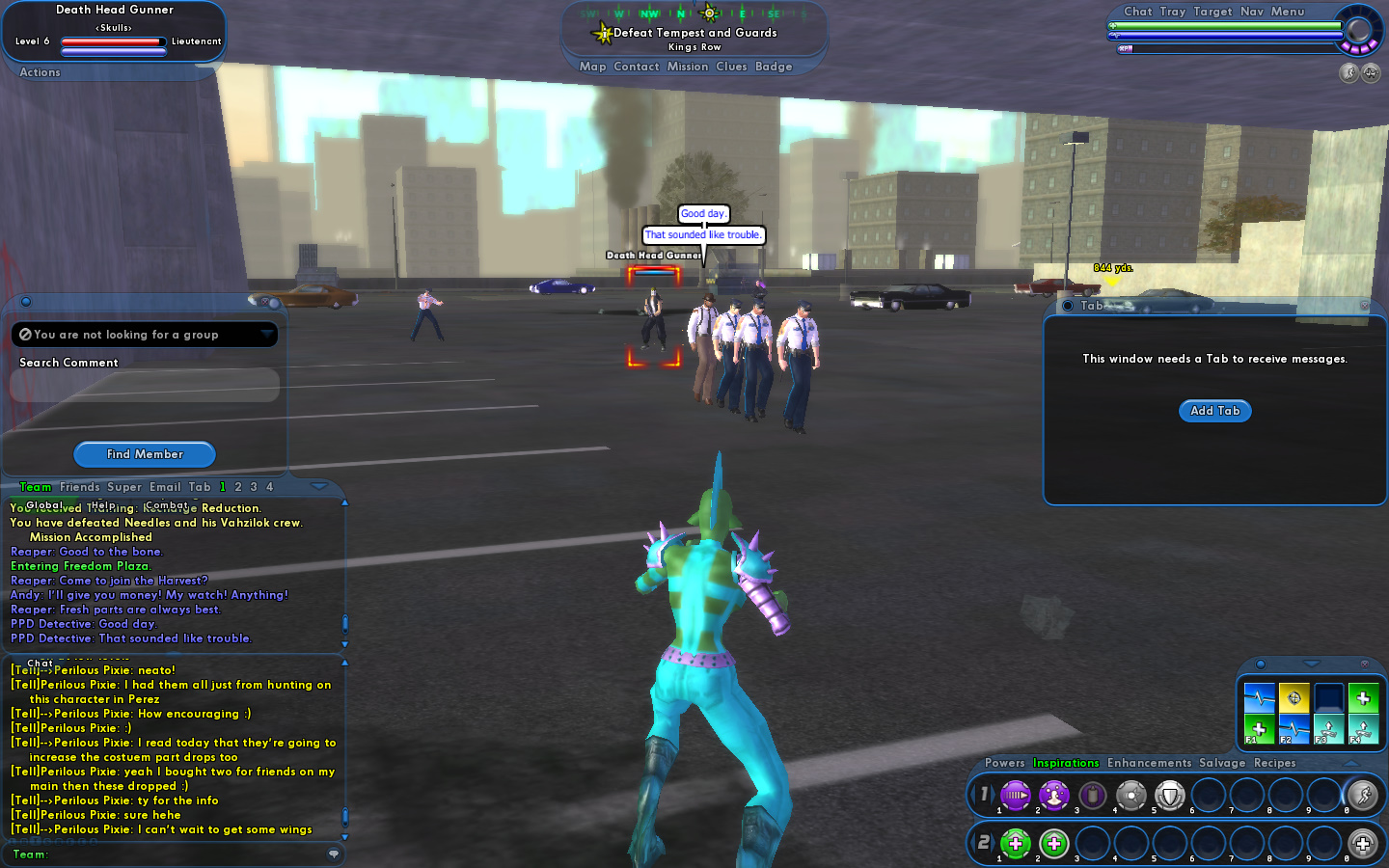Use the yellow crosshair accuracy inspiration

(1294, 697)
